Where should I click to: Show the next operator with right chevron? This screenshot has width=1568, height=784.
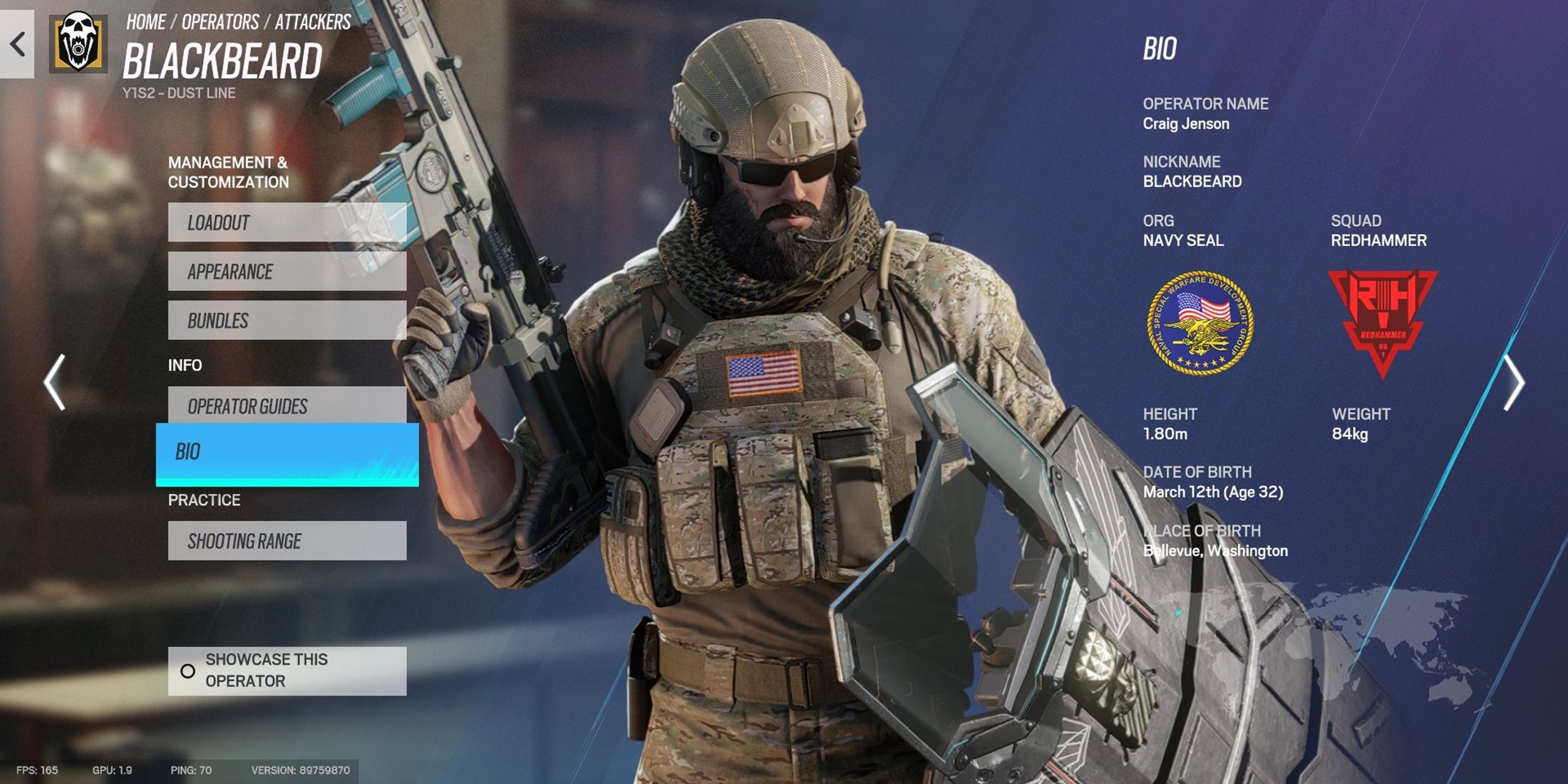(x=1512, y=382)
